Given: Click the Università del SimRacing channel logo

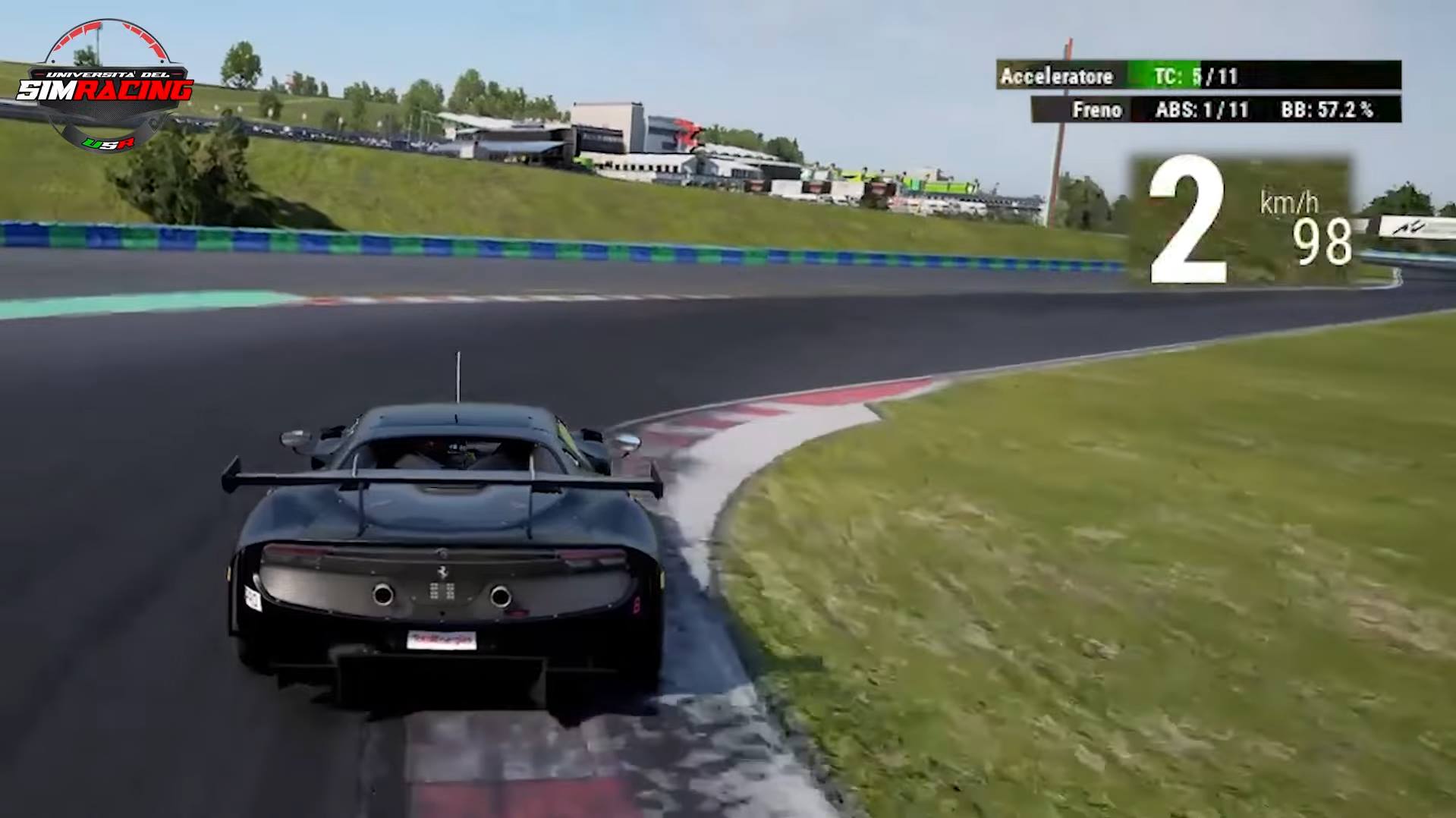Looking at the screenshot, I should [105, 87].
